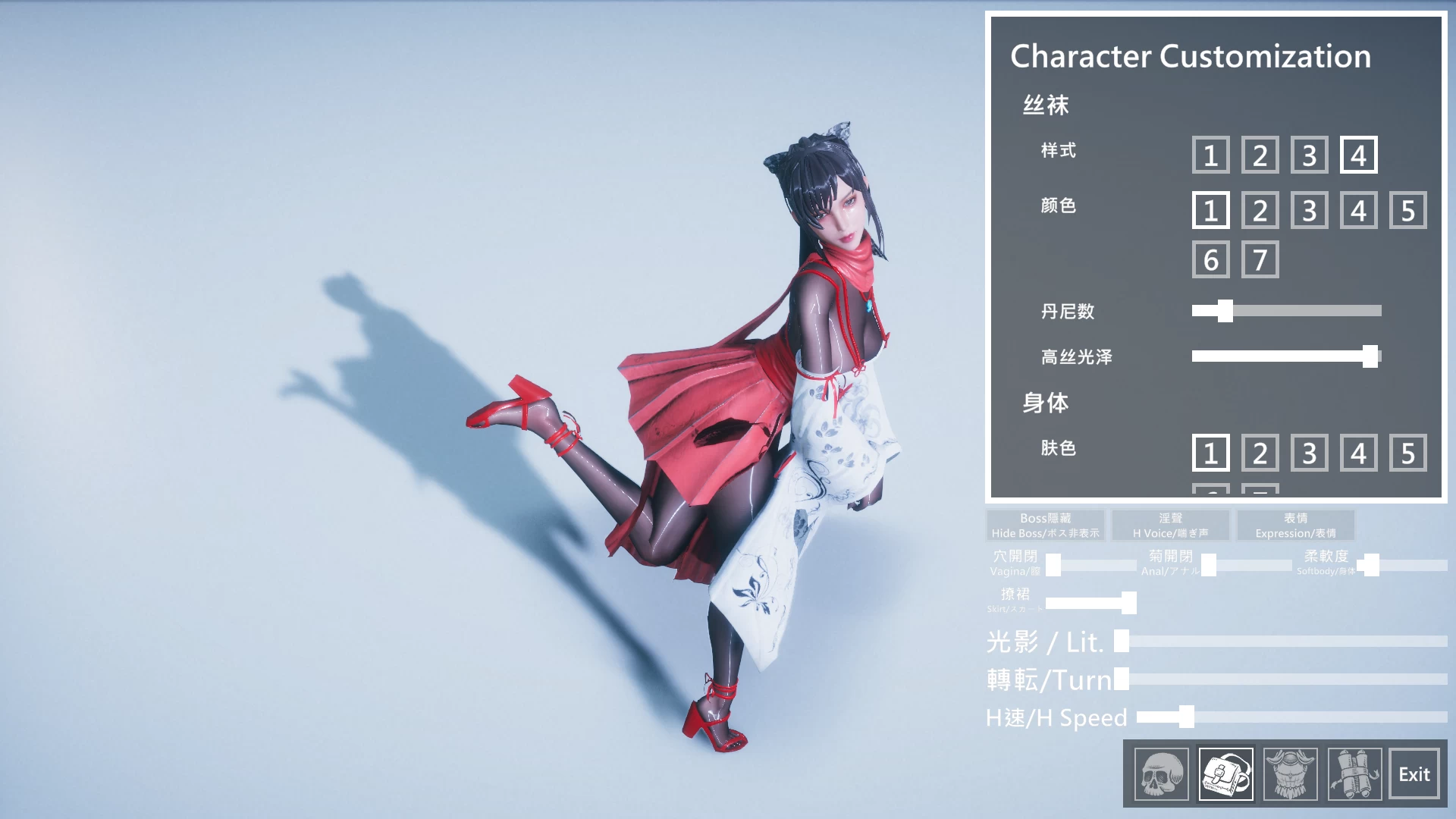Choose stocking color 3
The image size is (1456, 819).
pyautogui.click(x=1309, y=210)
